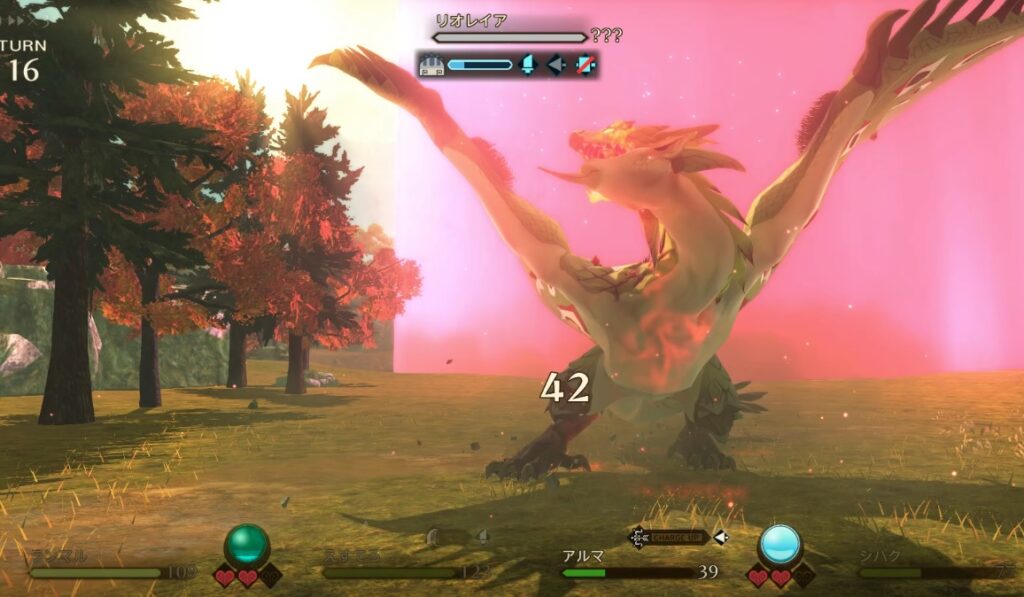Choose the アルマ party member panel

pos(640,566)
